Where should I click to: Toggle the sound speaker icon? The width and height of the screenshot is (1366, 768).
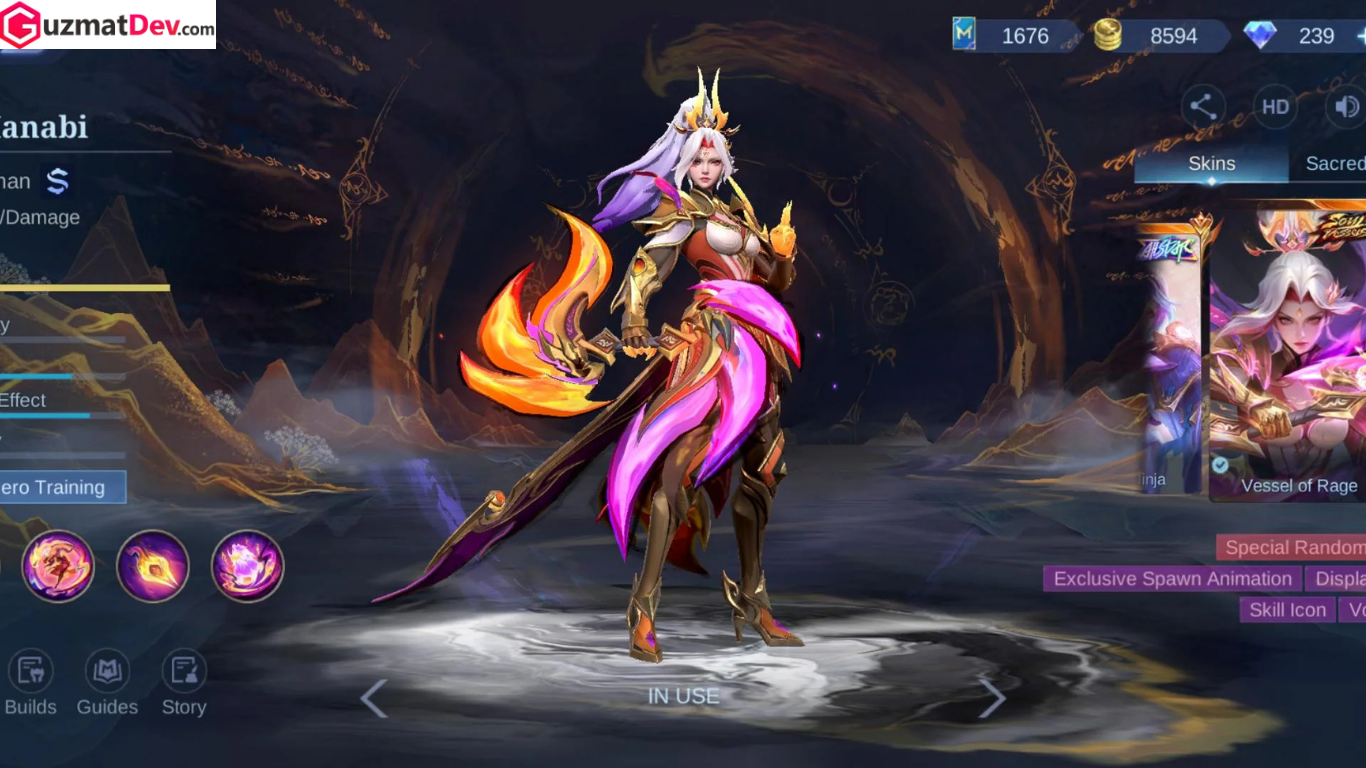coord(1346,107)
